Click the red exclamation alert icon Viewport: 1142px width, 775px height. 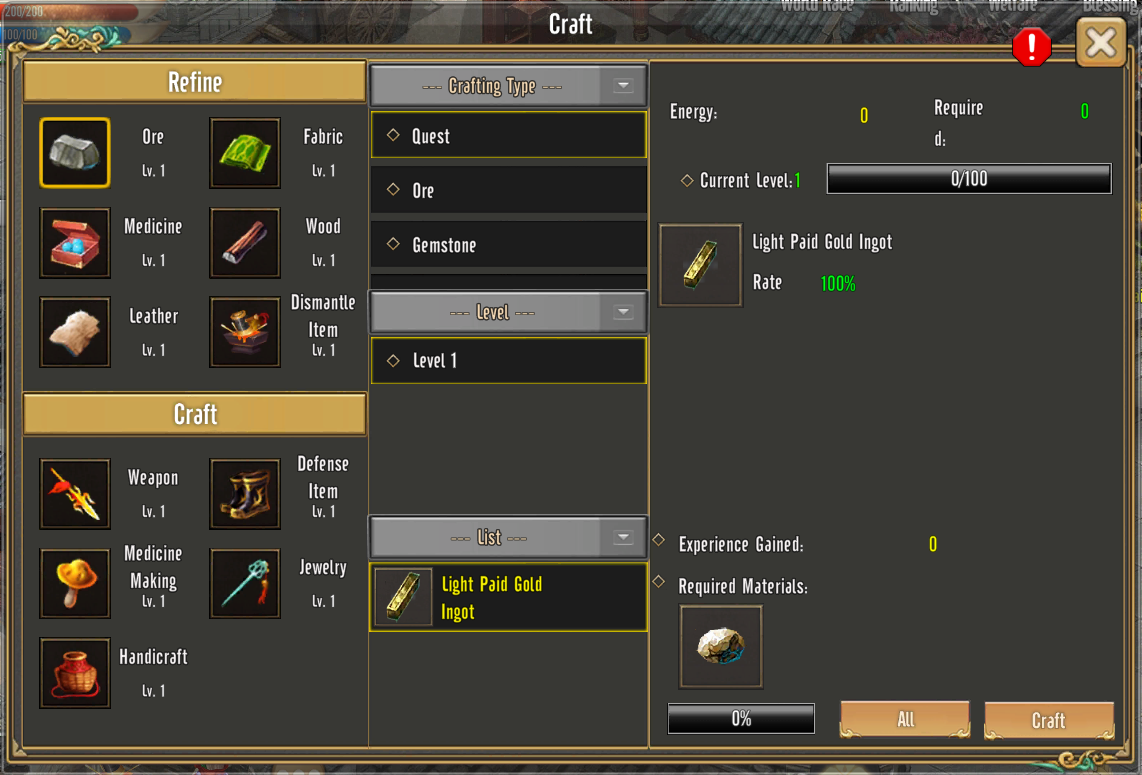click(x=1031, y=47)
